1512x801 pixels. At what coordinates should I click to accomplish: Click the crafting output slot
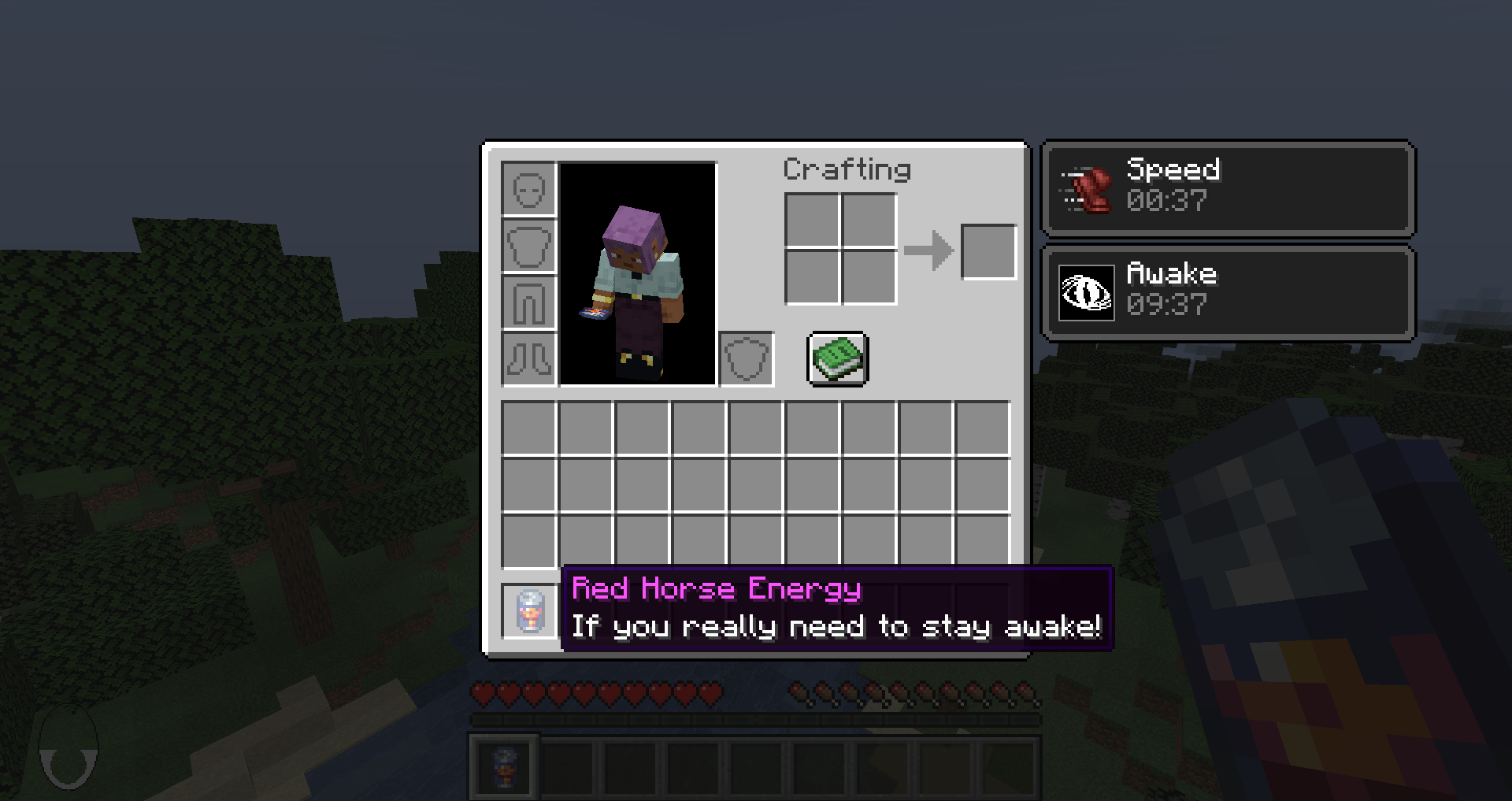coord(988,252)
